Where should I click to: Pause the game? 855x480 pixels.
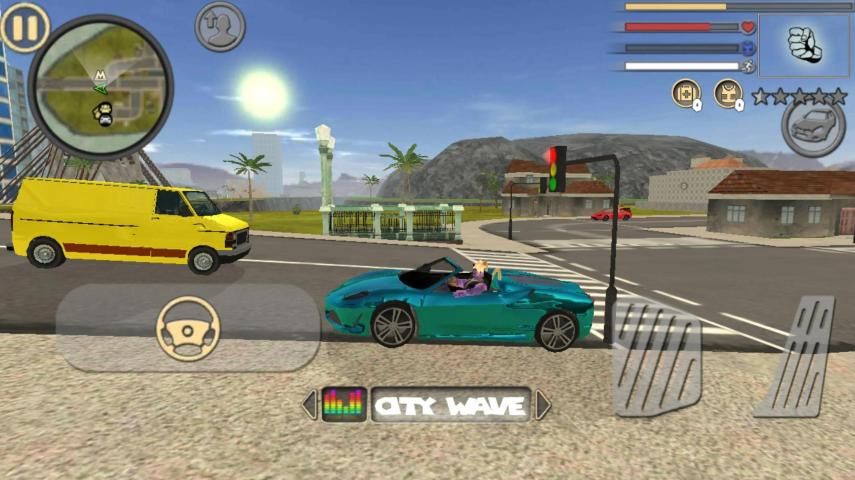coord(25,27)
